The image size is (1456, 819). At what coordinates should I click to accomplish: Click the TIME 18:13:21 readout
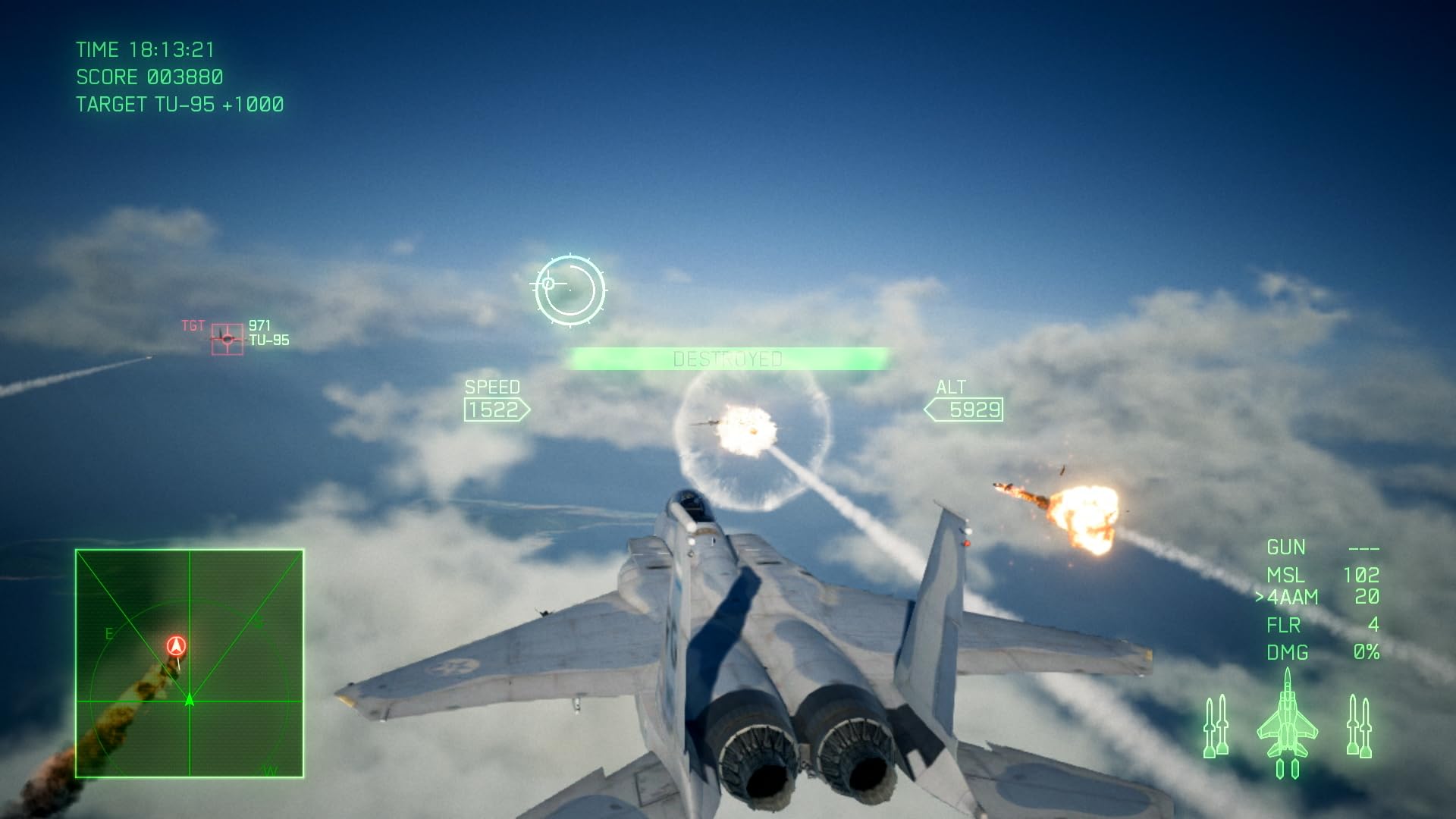coord(144,49)
